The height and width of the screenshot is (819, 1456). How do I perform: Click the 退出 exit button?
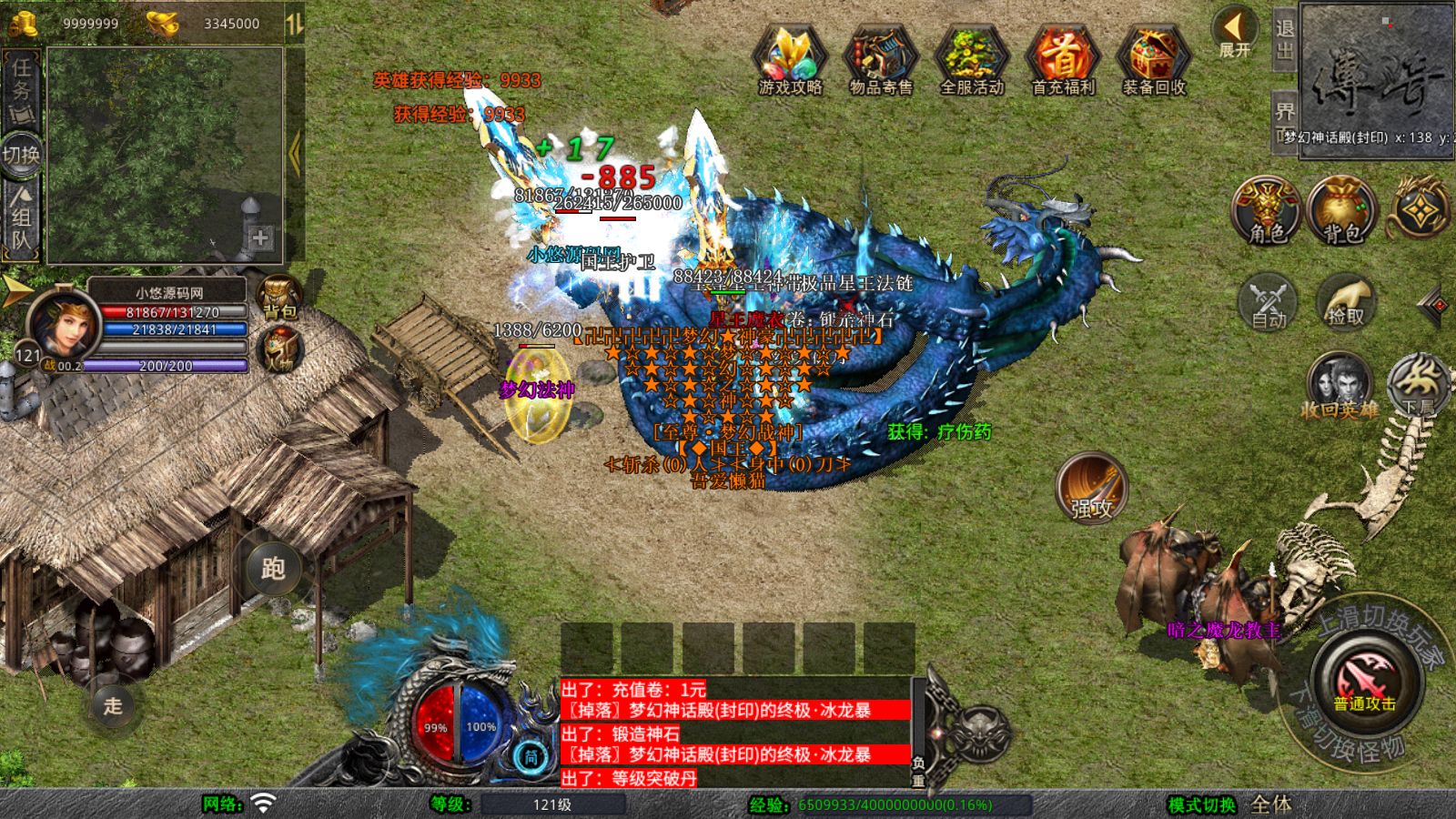[x=1284, y=40]
